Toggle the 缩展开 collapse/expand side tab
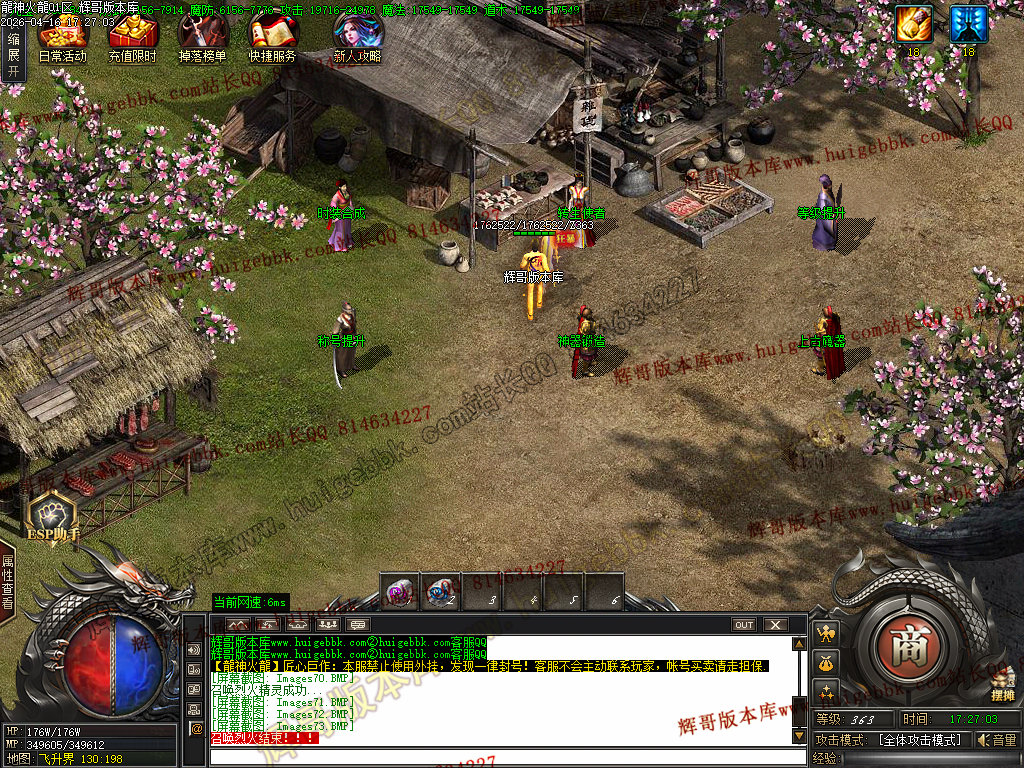Screen dimensions: 1024x768 [13, 55]
